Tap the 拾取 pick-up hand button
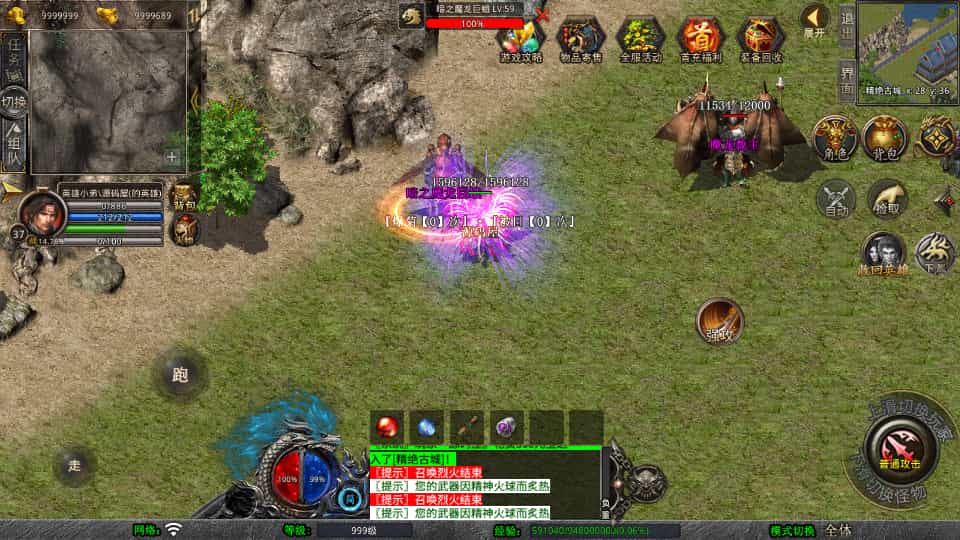The width and height of the screenshot is (960, 540). pos(886,199)
